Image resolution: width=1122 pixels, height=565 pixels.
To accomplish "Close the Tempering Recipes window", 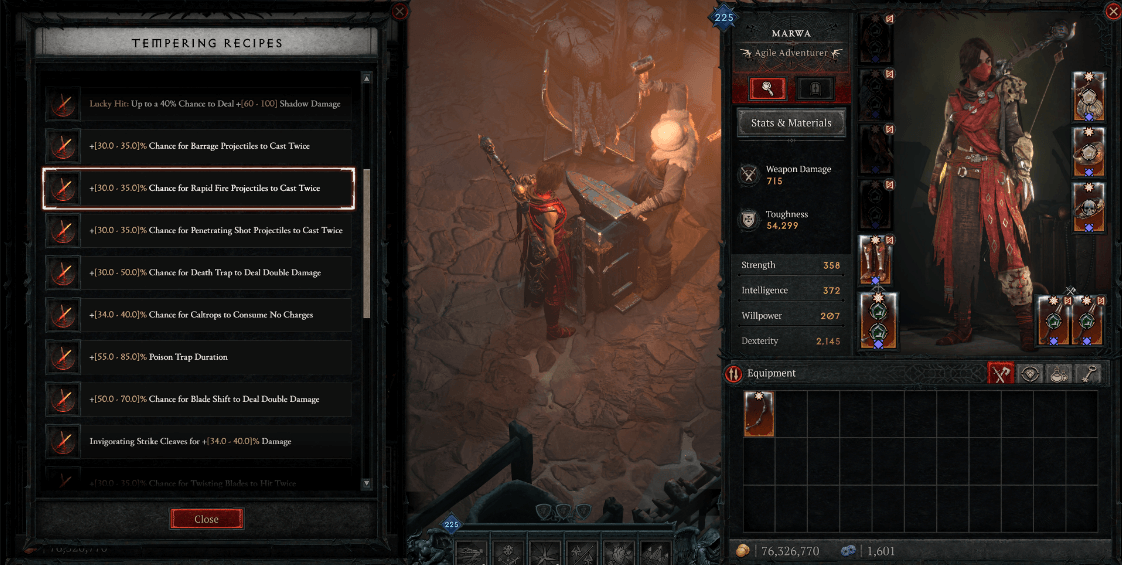I will tap(207, 519).
